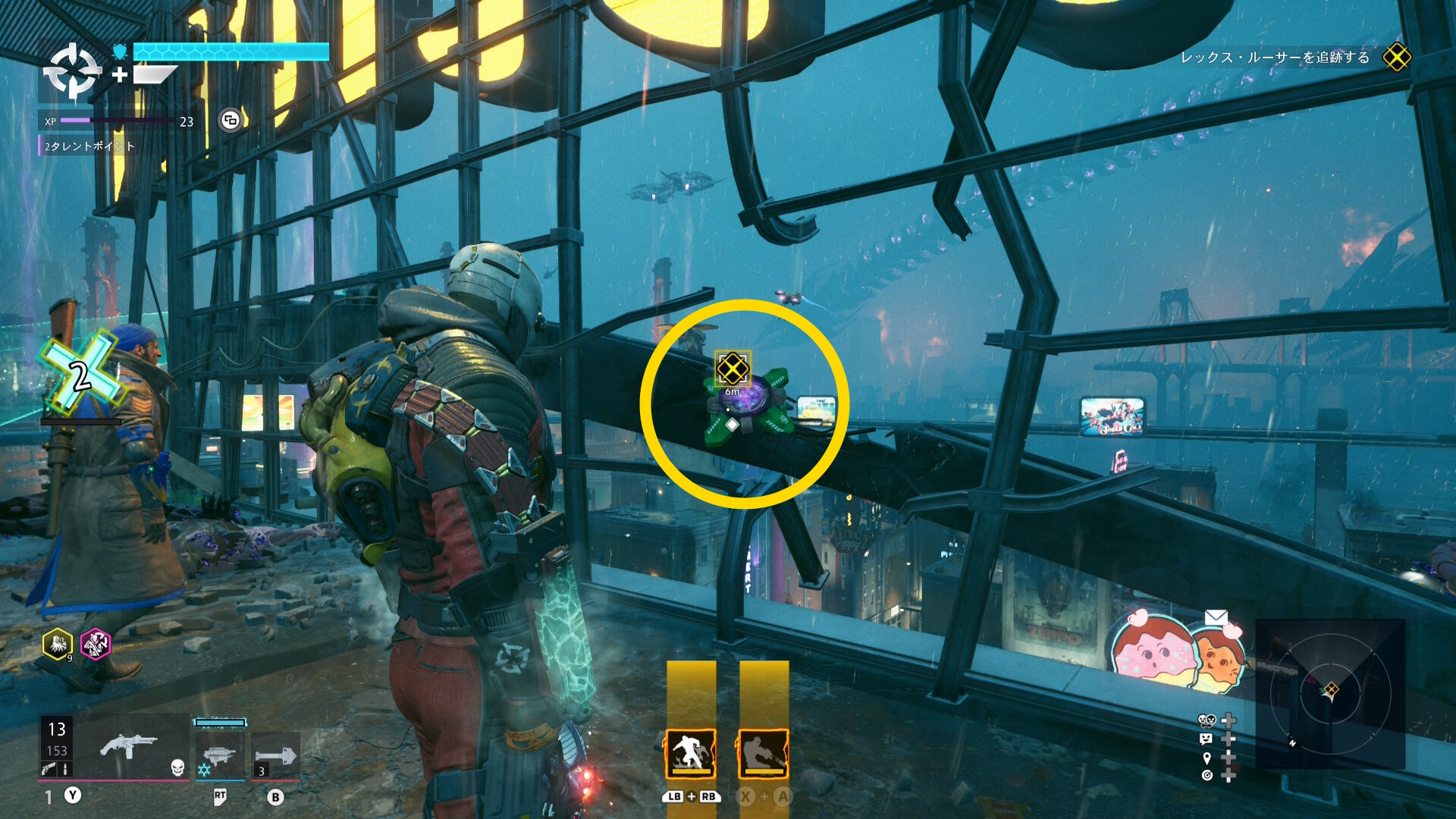Activate the kneeling shooter ability icon
The image size is (1456, 819).
[x=764, y=754]
